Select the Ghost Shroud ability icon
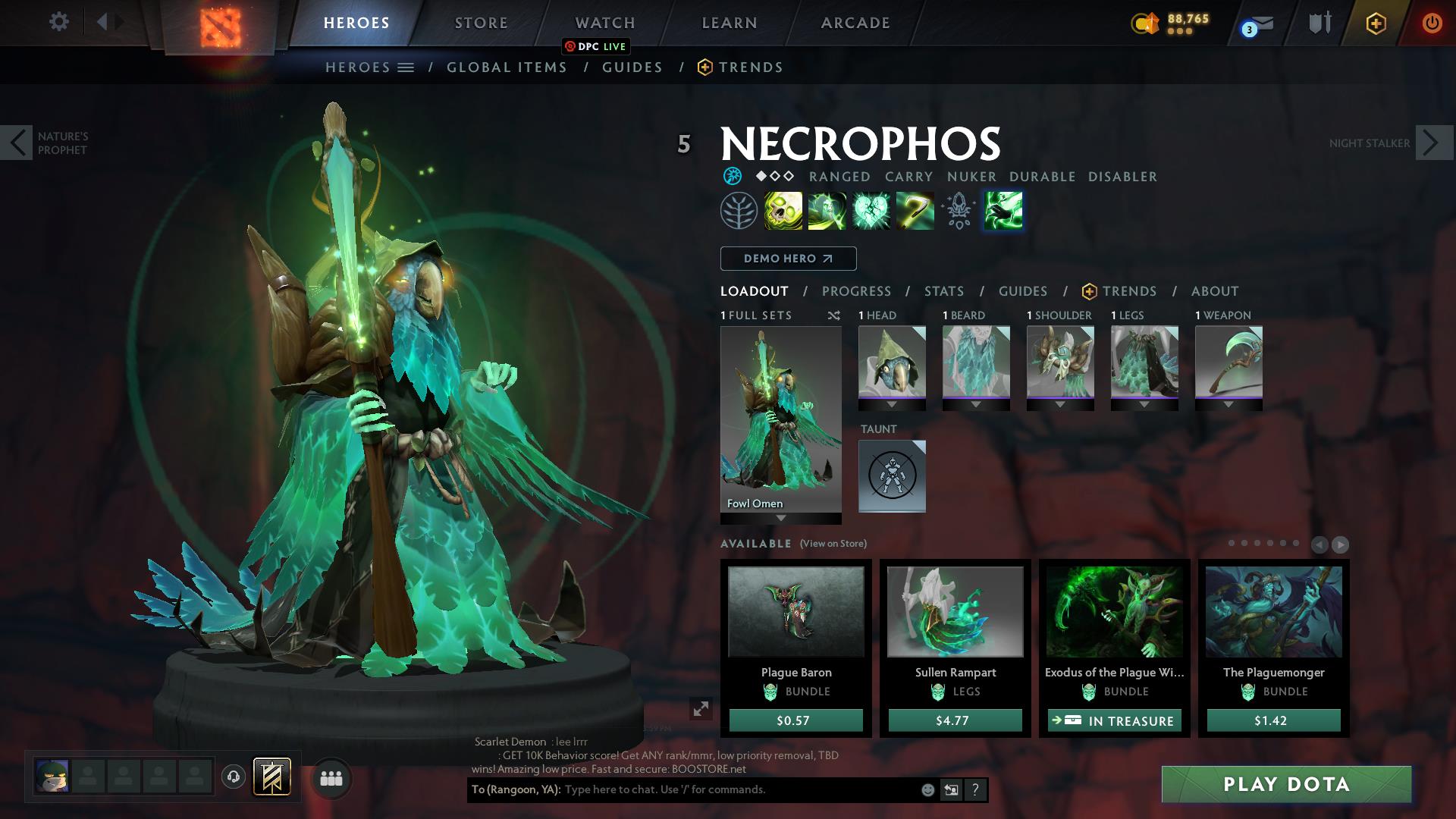Image resolution: width=1456 pixels, height=819 pixels. pos(827,211)
